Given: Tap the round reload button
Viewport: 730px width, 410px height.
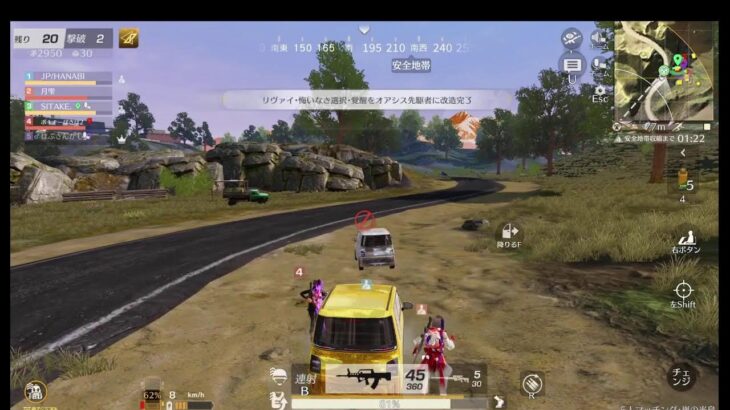Looking at the screenshot, I should [x=532, y=381].
